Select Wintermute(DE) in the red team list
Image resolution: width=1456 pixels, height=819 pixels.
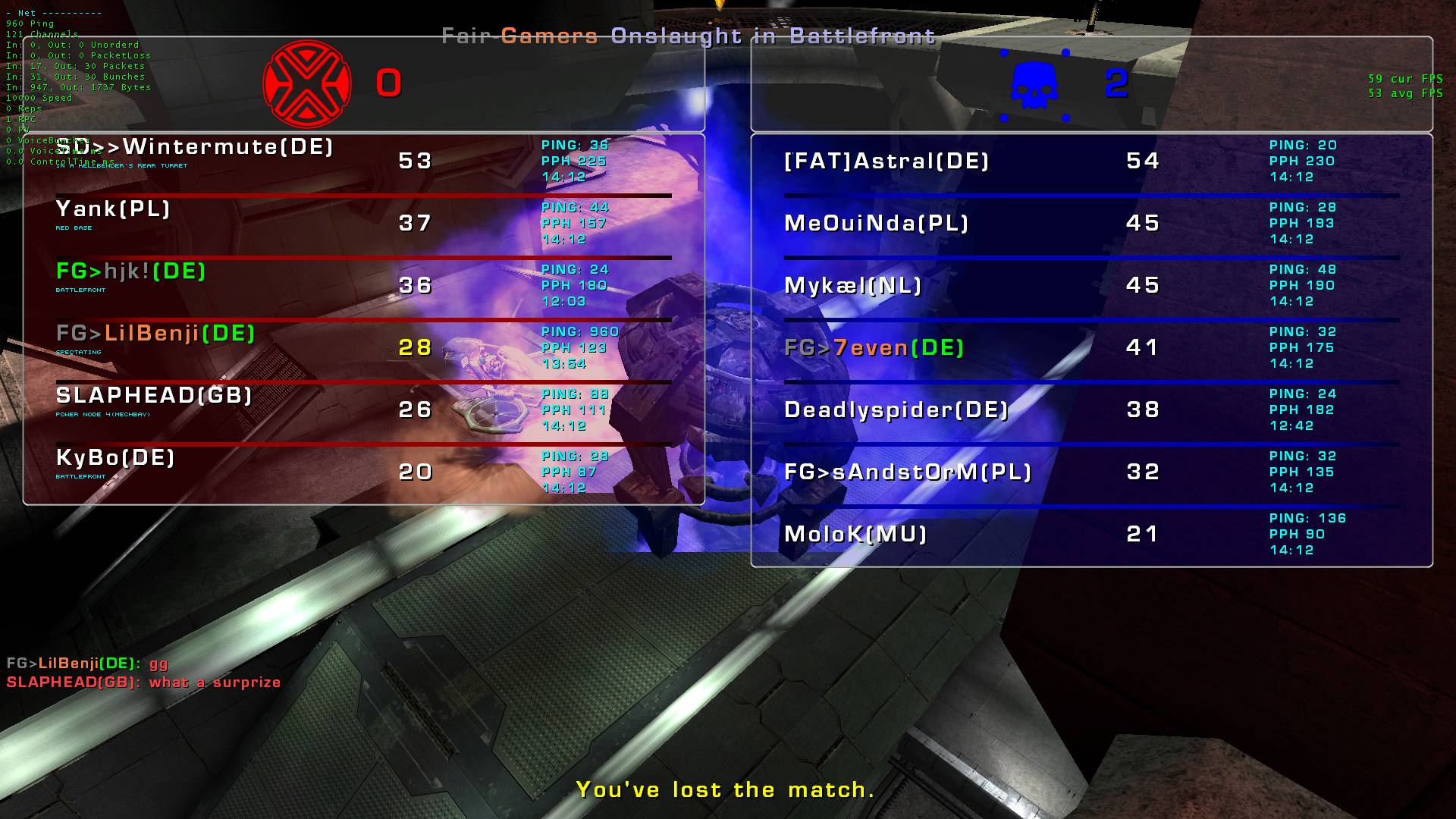coord(196,146)
